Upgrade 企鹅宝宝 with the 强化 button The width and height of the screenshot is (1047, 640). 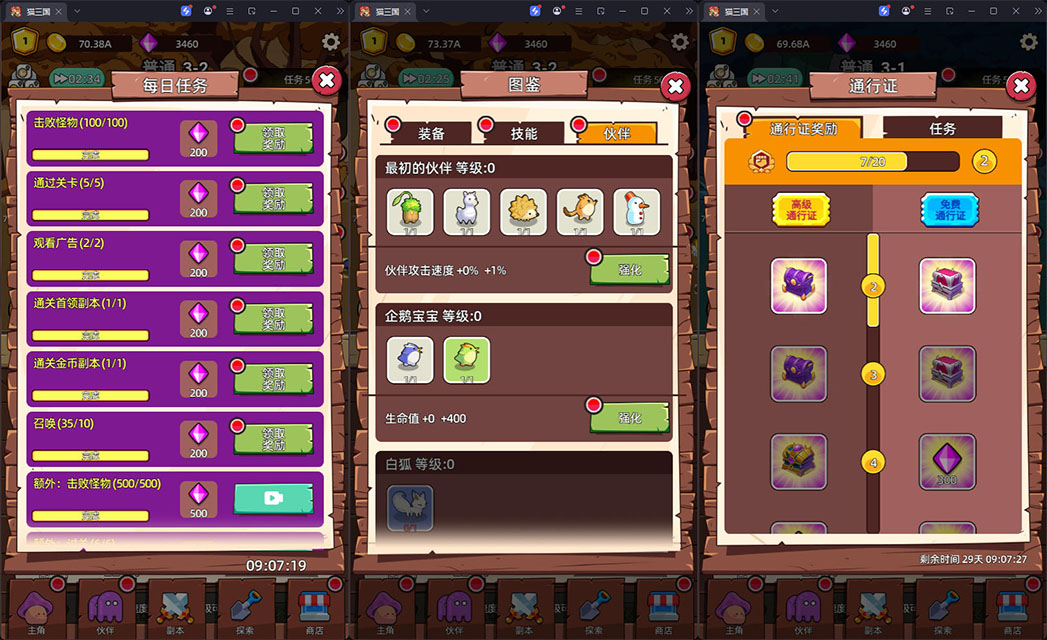tap(629, 417)
